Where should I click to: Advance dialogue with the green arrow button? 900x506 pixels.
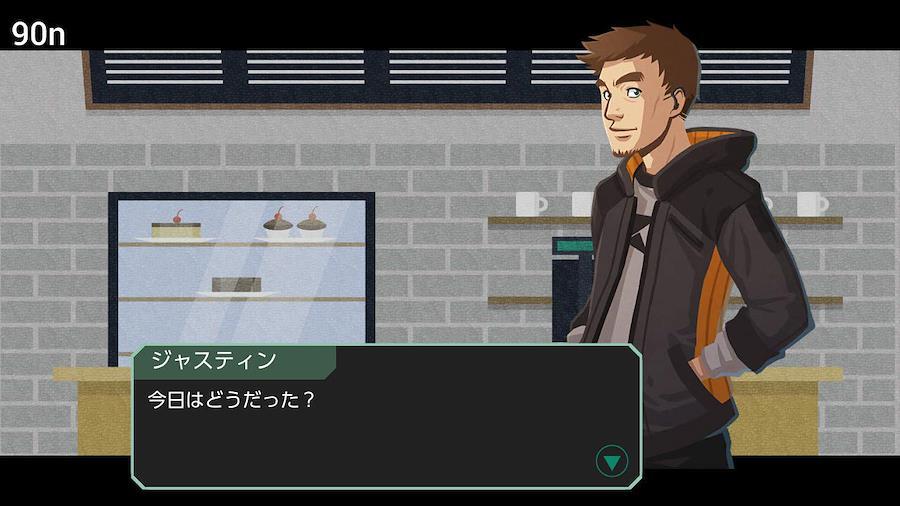(611, 461)
